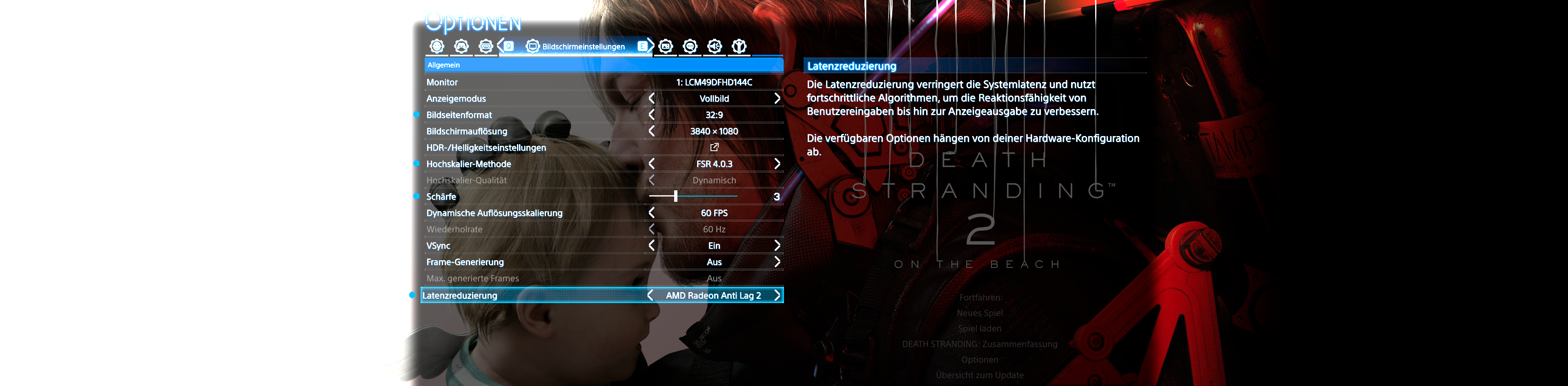
Task: Click the right arrow on AMD Radeon Anti Lag 2
Action: [779, 295]
